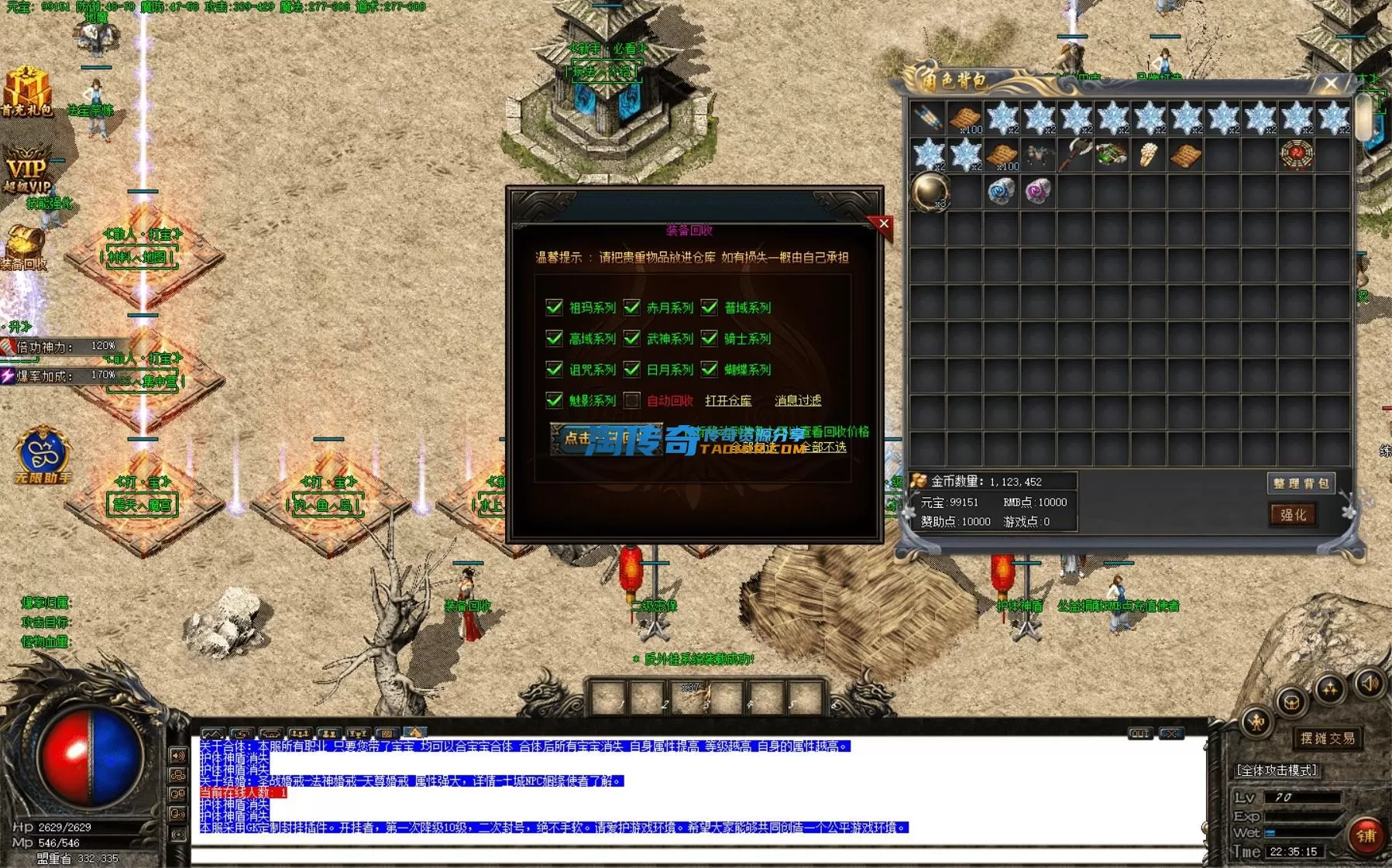Open the 无限助手 assistant icon
The image size is (1392, 868).
tap(43, 457)
